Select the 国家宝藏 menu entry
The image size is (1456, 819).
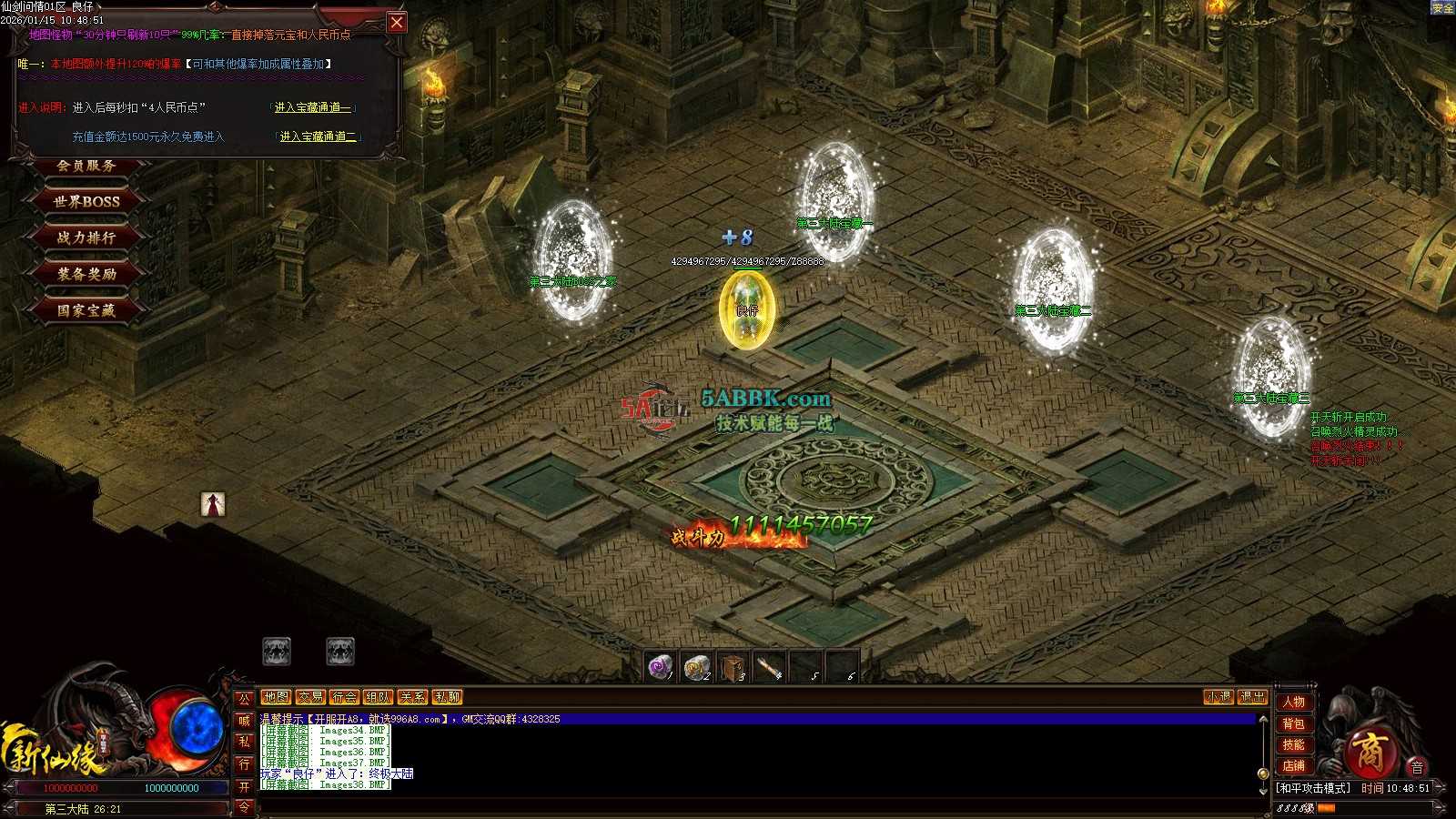[86, 310]
